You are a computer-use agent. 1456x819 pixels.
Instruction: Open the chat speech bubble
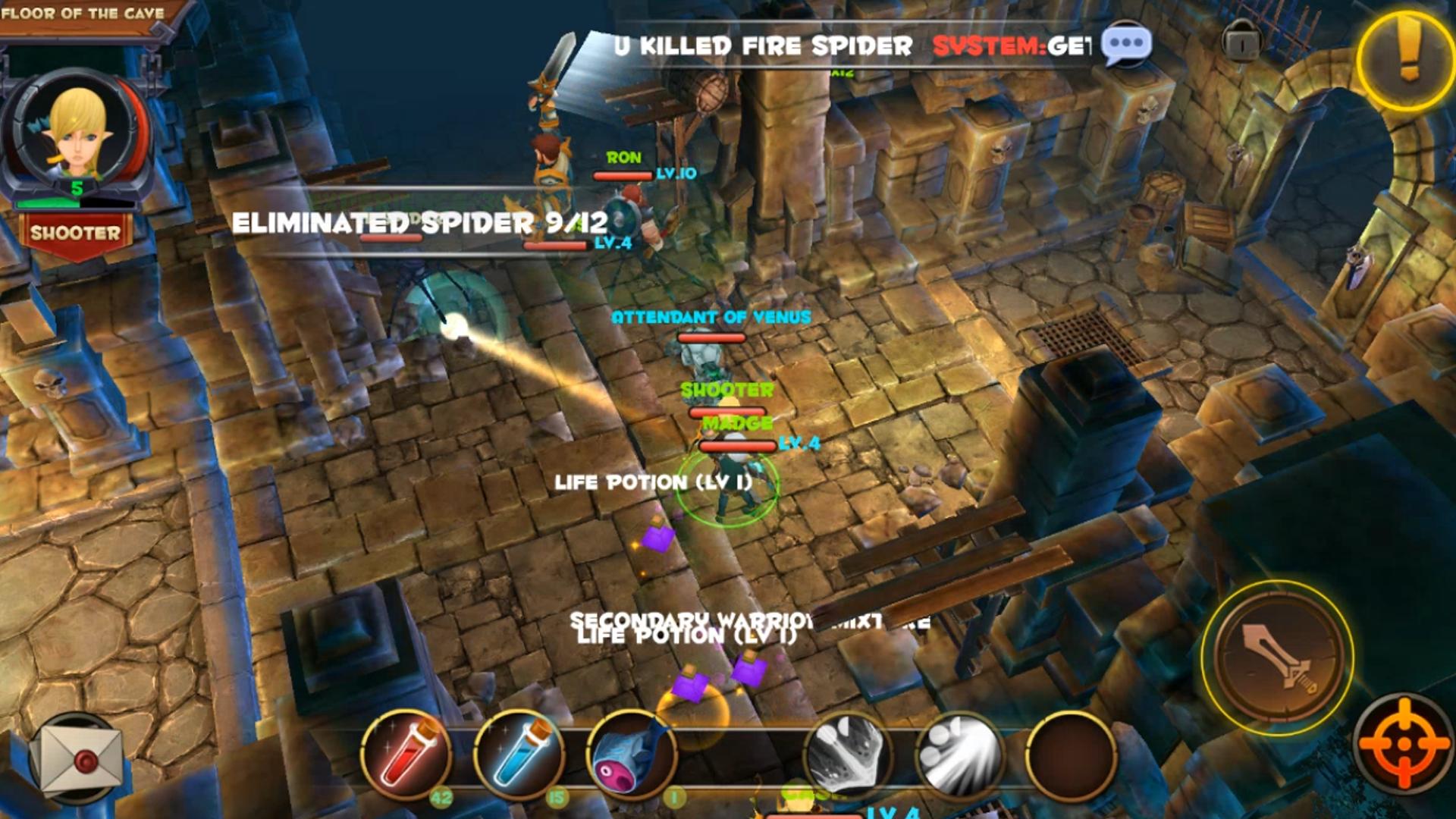(1126, 43)
